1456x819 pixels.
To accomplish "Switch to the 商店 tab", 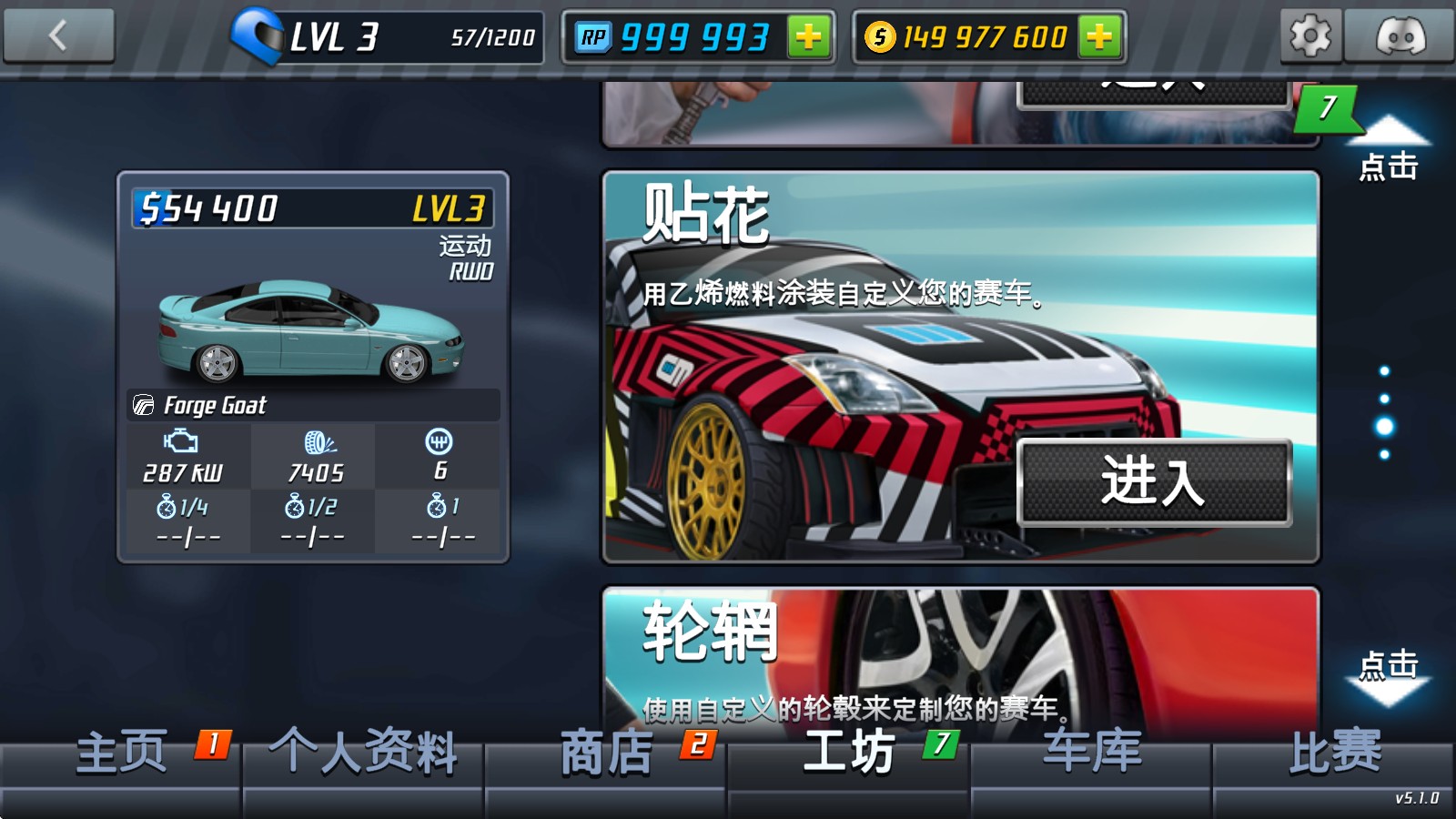I will coord(605,753).
